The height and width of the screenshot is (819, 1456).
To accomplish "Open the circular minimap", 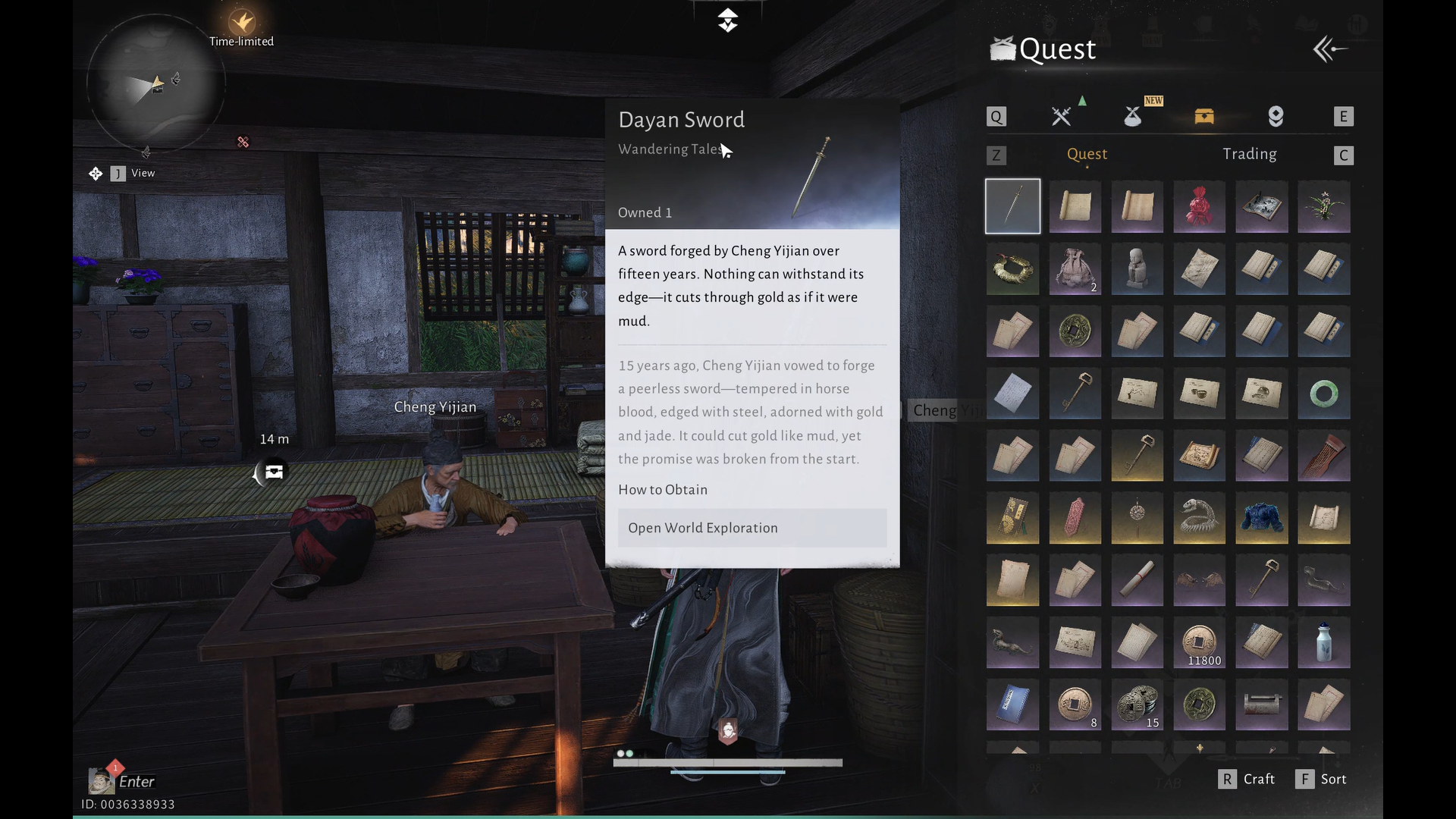I will (155, 83).
